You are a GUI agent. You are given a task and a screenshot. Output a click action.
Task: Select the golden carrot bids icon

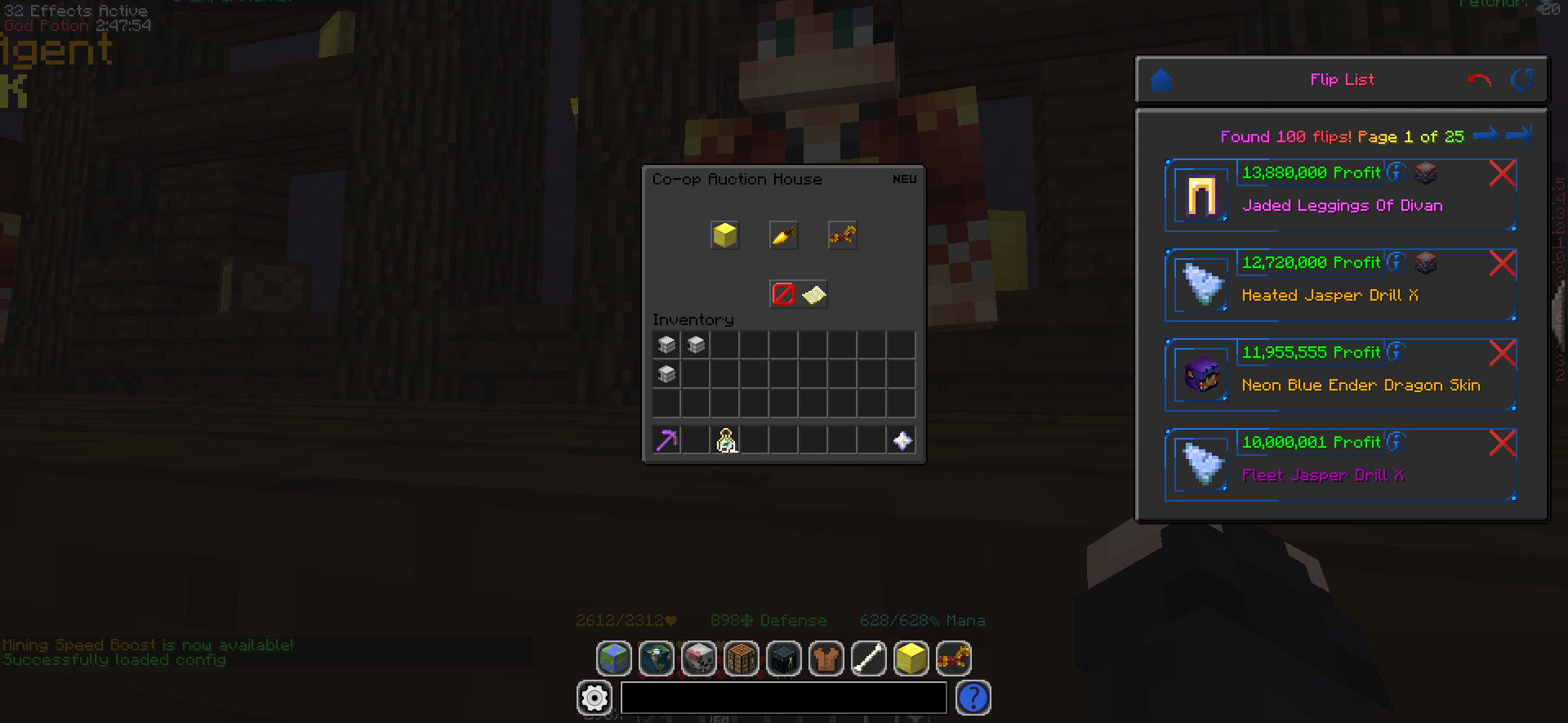click(783, 235)
